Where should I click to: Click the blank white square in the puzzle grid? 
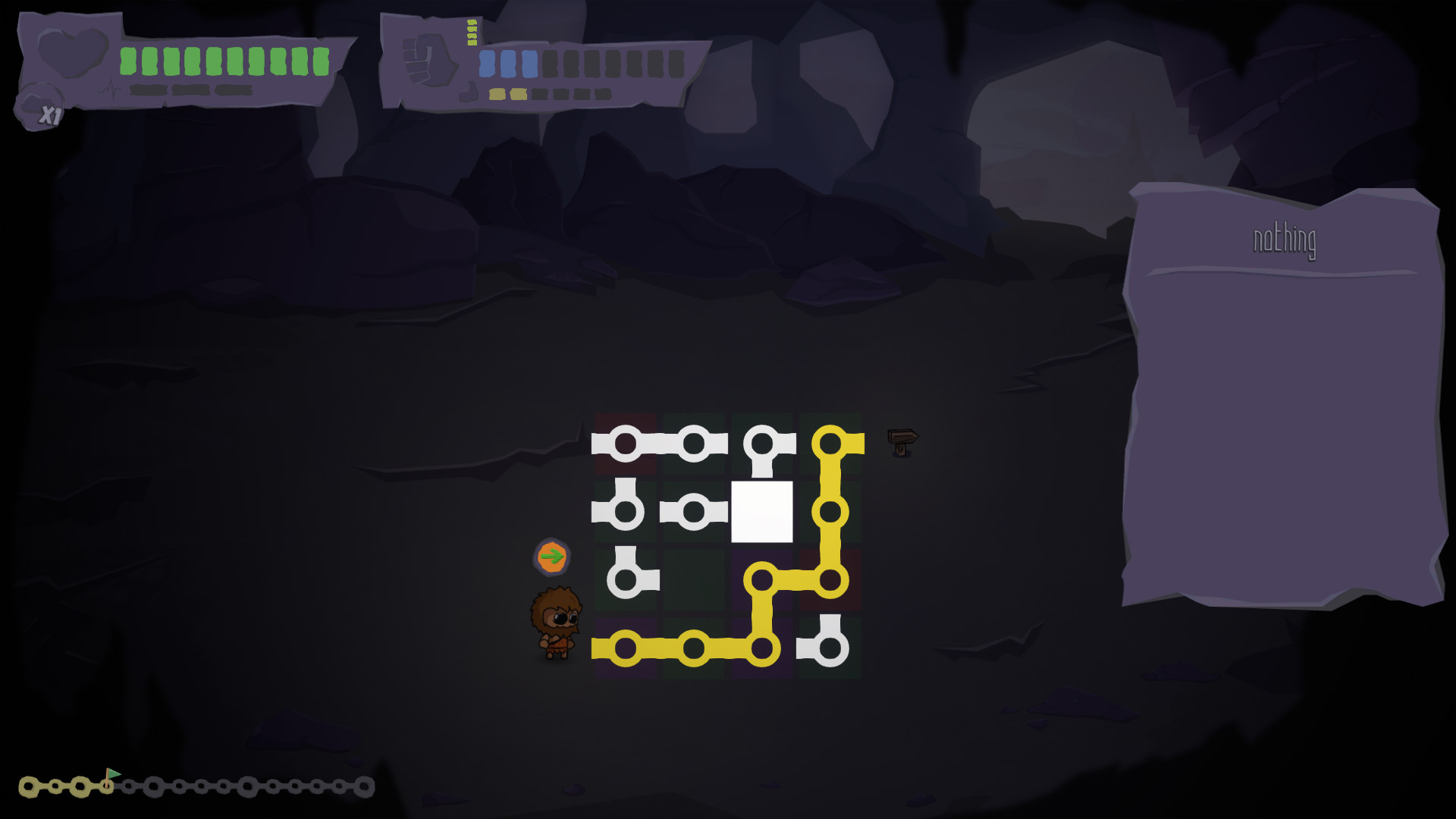(x=762, y=510)
